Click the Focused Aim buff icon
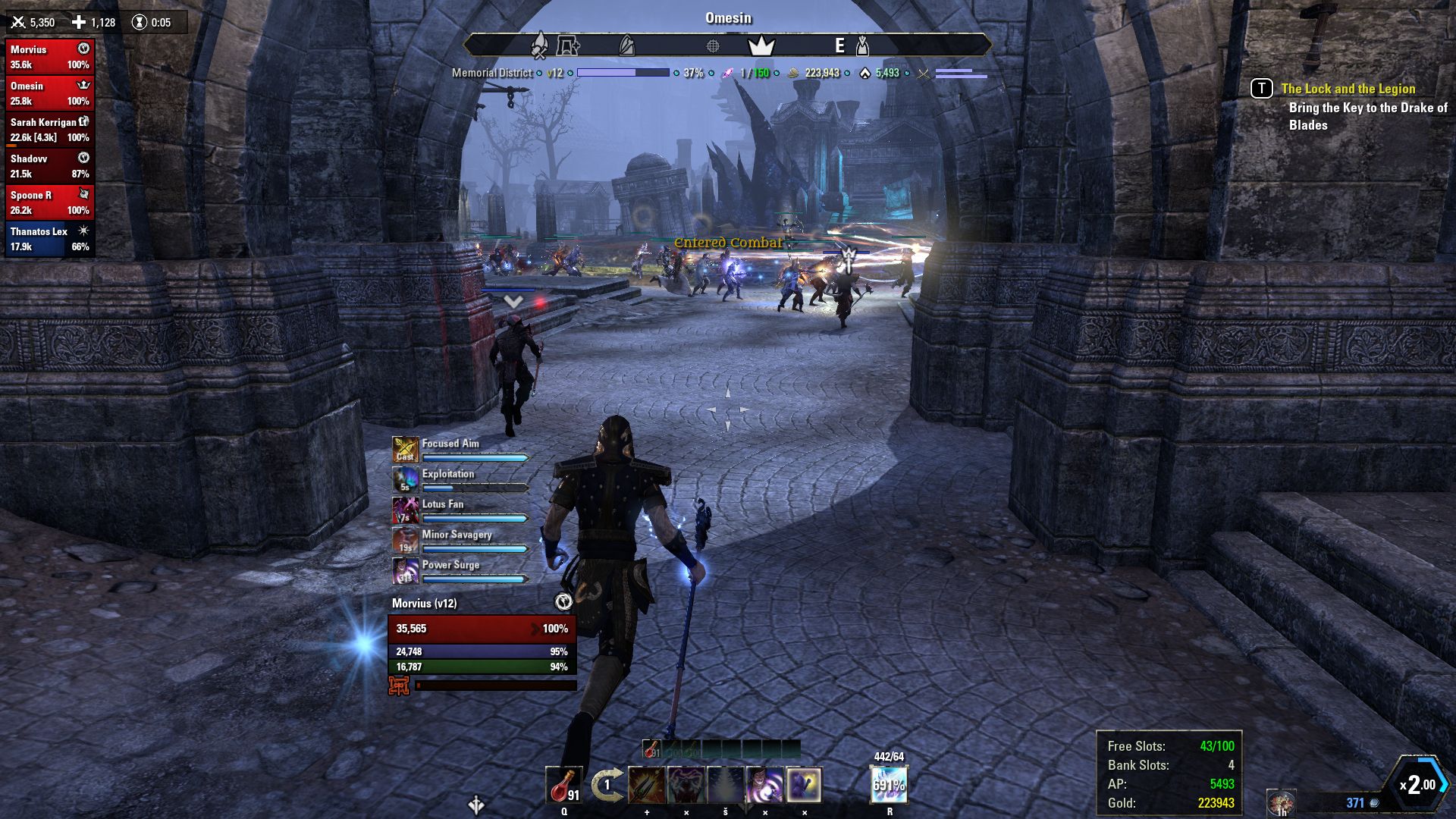This screenshot has height=819, width=1456. click(x=405, y=450)
